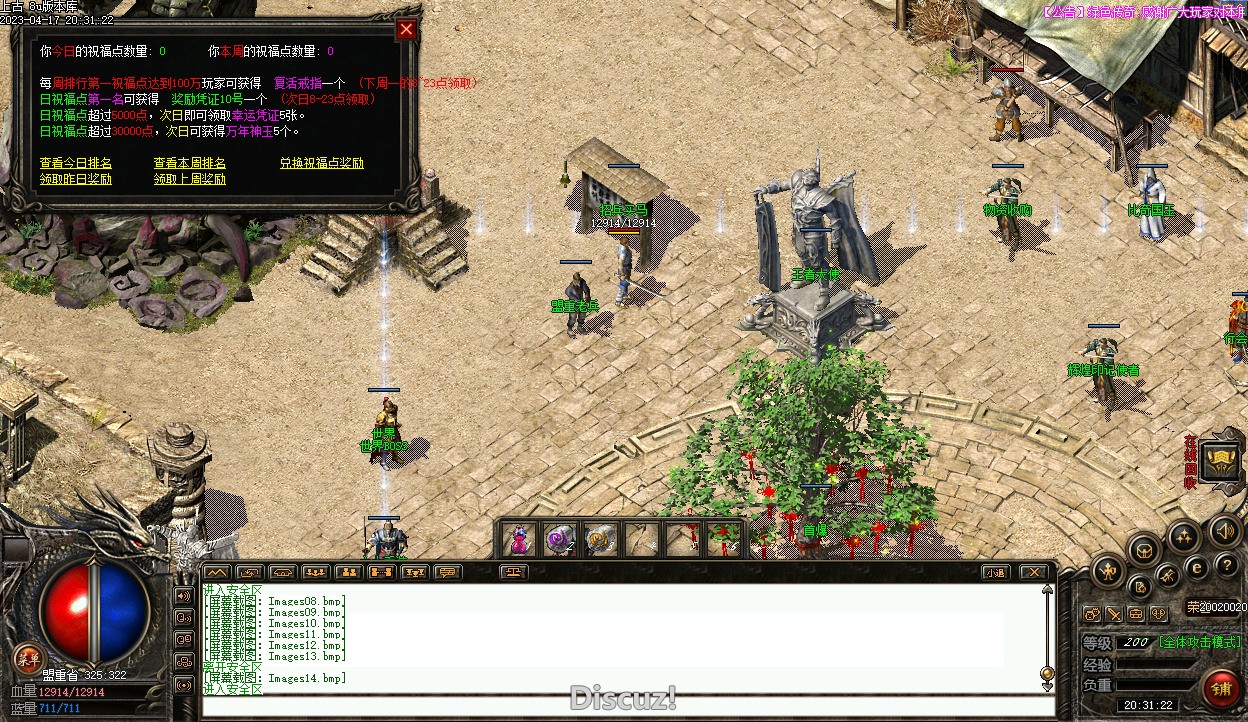Claim yesterday's reward (领取昨日奖励)

click(x=76, y=180)
